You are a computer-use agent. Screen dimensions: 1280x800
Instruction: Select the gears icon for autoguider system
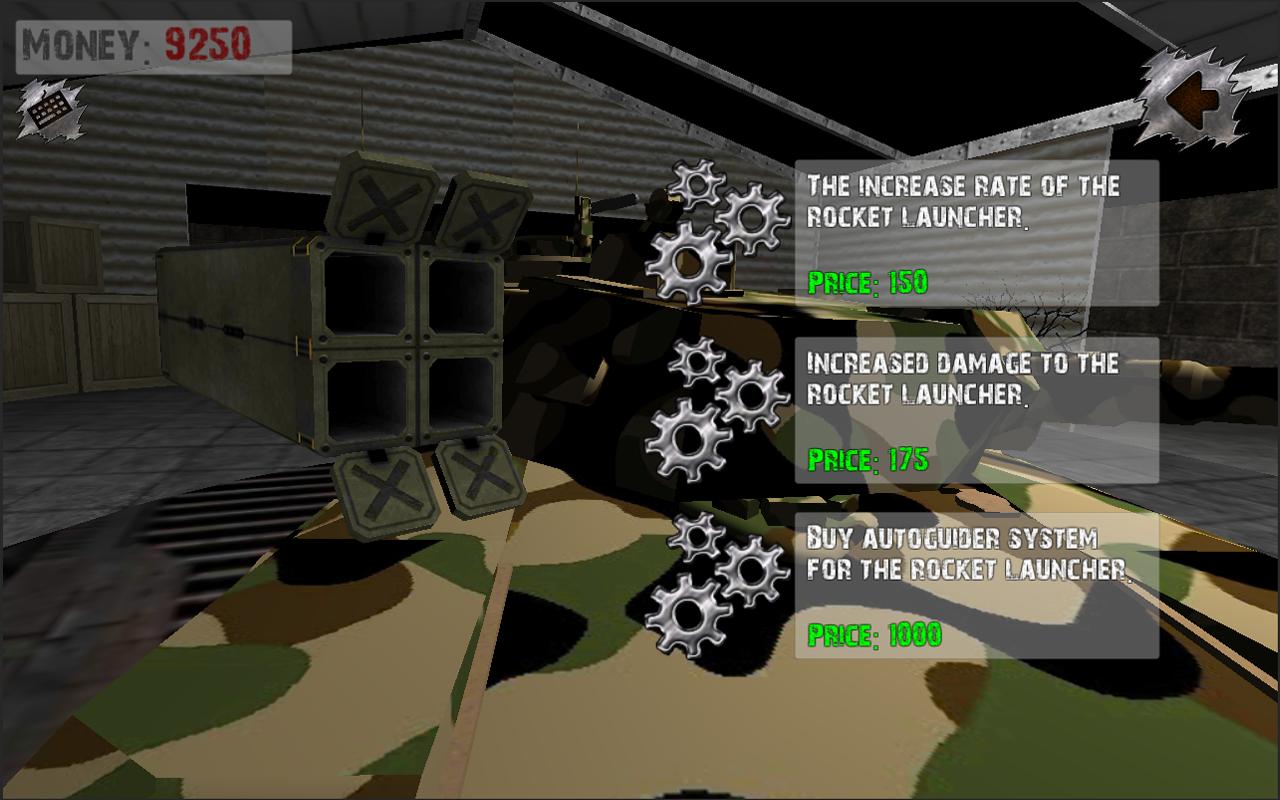click(x=710, y=580)
